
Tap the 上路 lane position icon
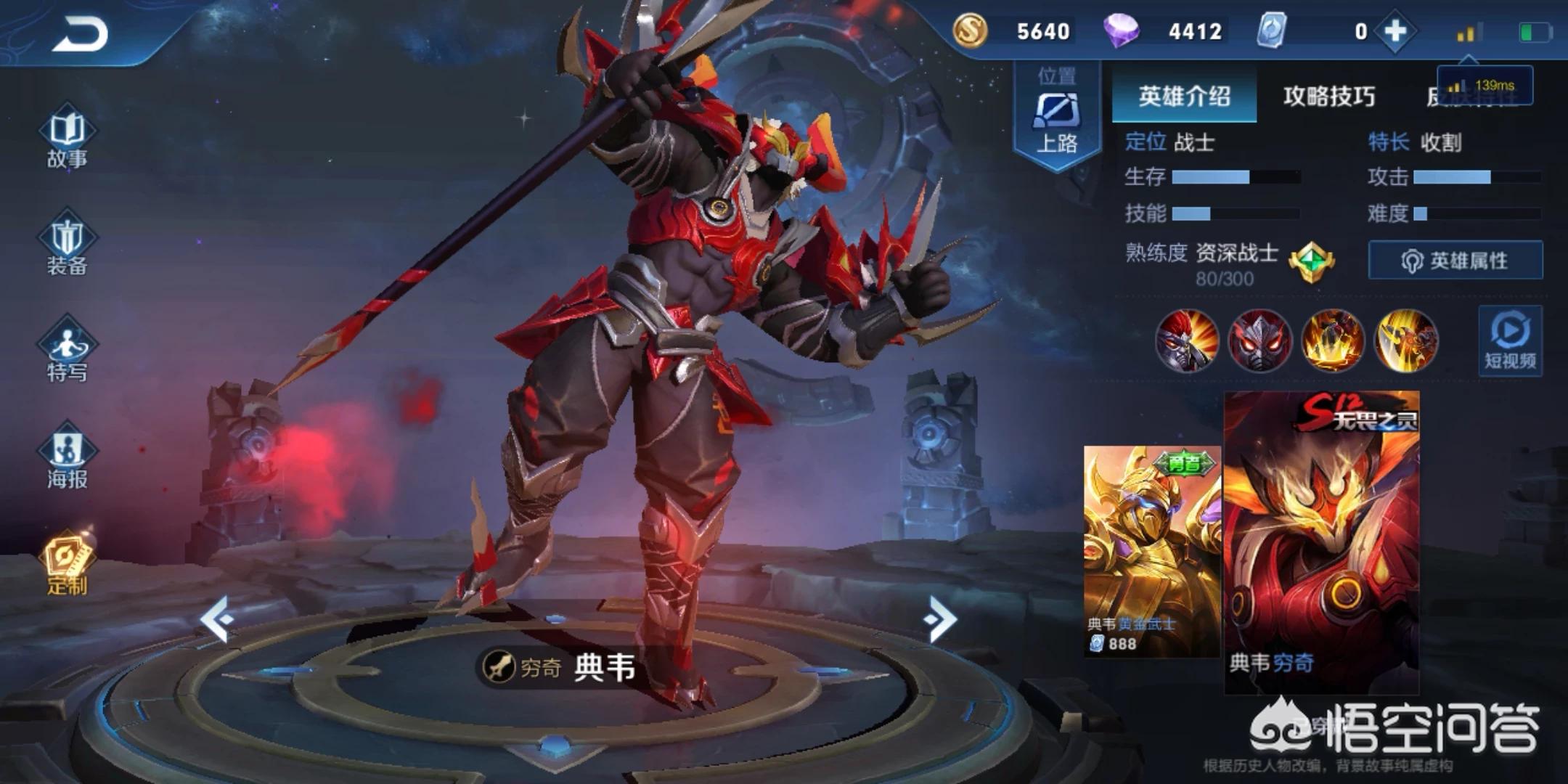pos(1057,113)
